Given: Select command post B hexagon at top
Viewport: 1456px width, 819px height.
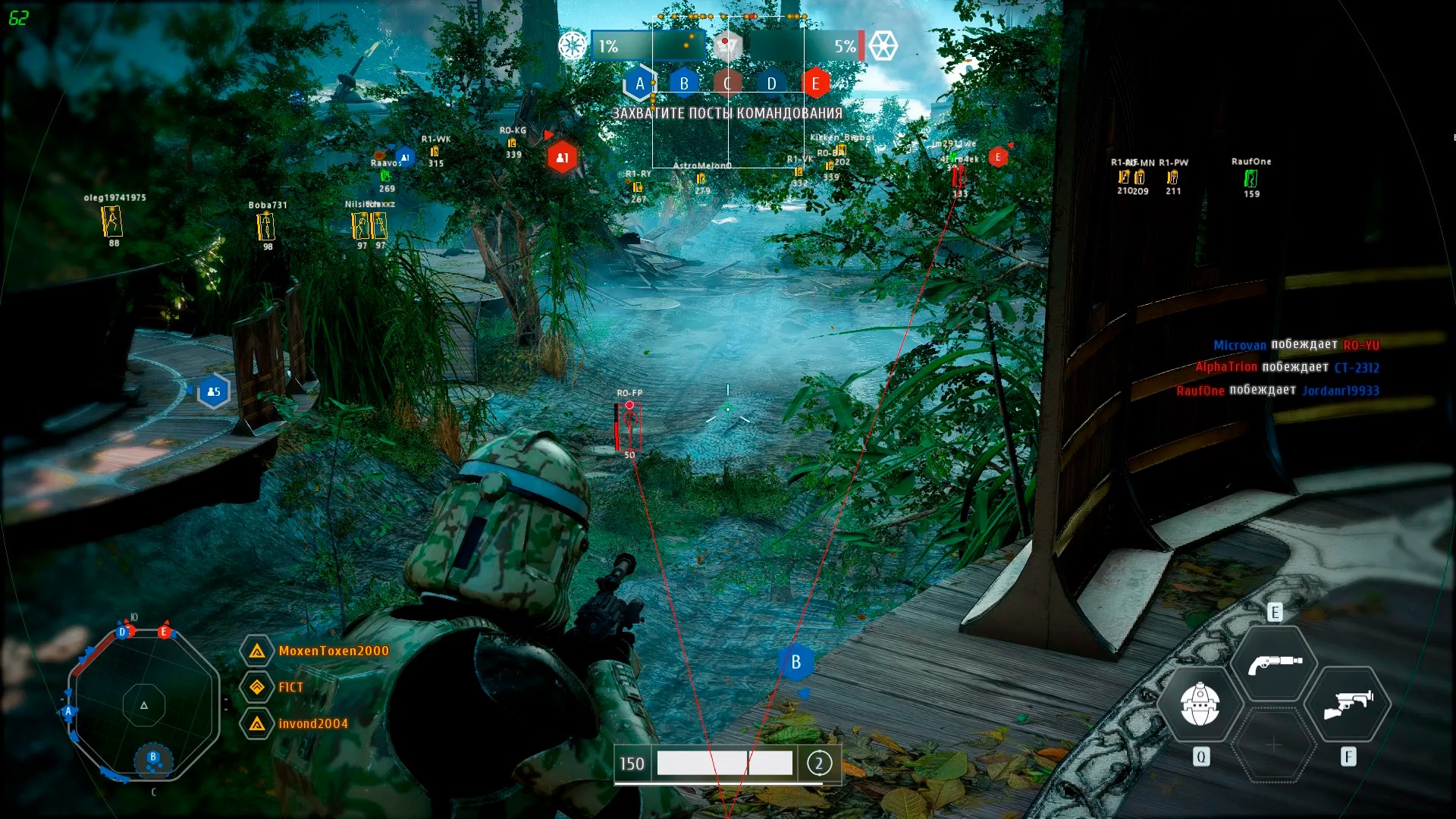Looking at the screenshot, I should 684,83.
